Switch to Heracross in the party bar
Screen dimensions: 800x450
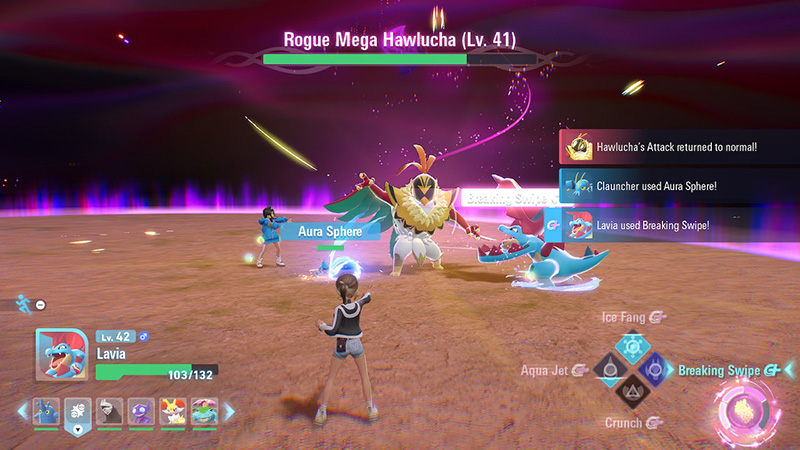click(x=46, y=411)
